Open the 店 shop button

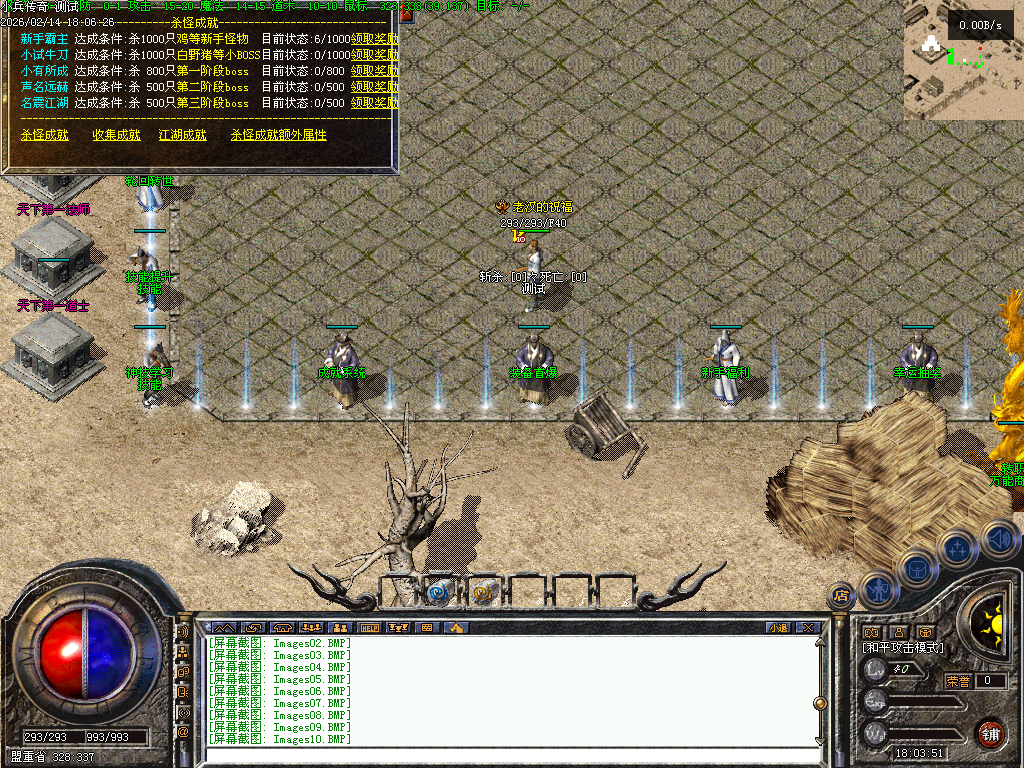click(841, 596)
